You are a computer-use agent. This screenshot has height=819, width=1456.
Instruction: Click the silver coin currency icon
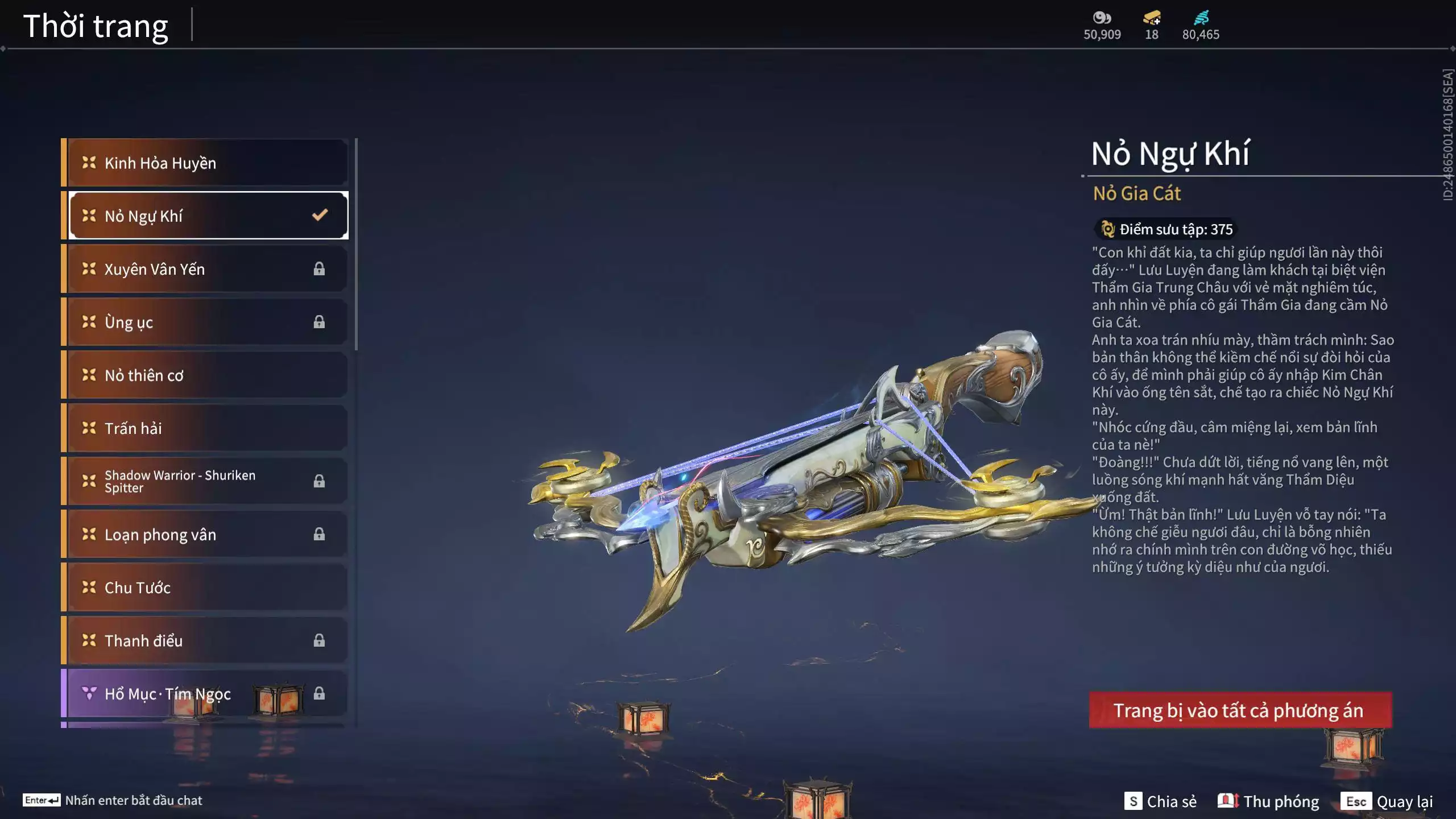coord(1102,18)
